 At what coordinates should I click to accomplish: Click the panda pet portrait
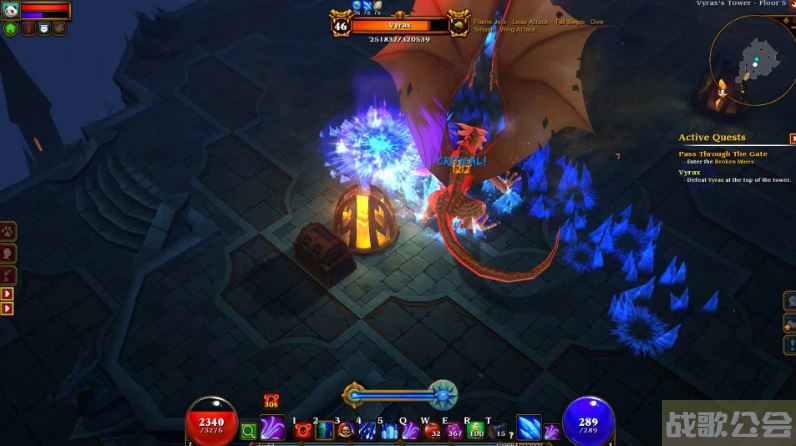(9, 10)
